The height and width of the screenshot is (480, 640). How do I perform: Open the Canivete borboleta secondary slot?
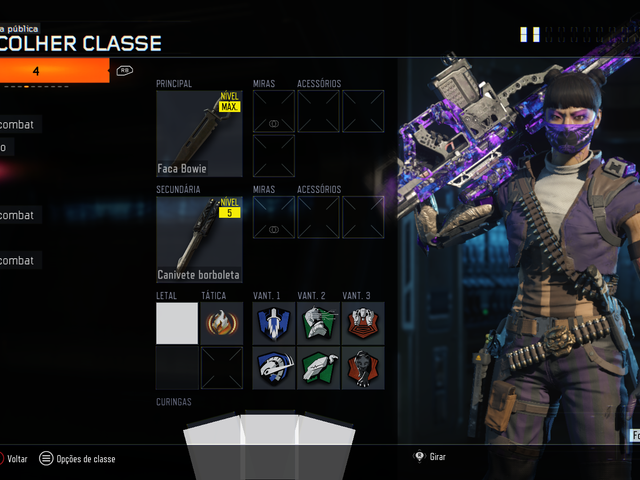[199, 239]
